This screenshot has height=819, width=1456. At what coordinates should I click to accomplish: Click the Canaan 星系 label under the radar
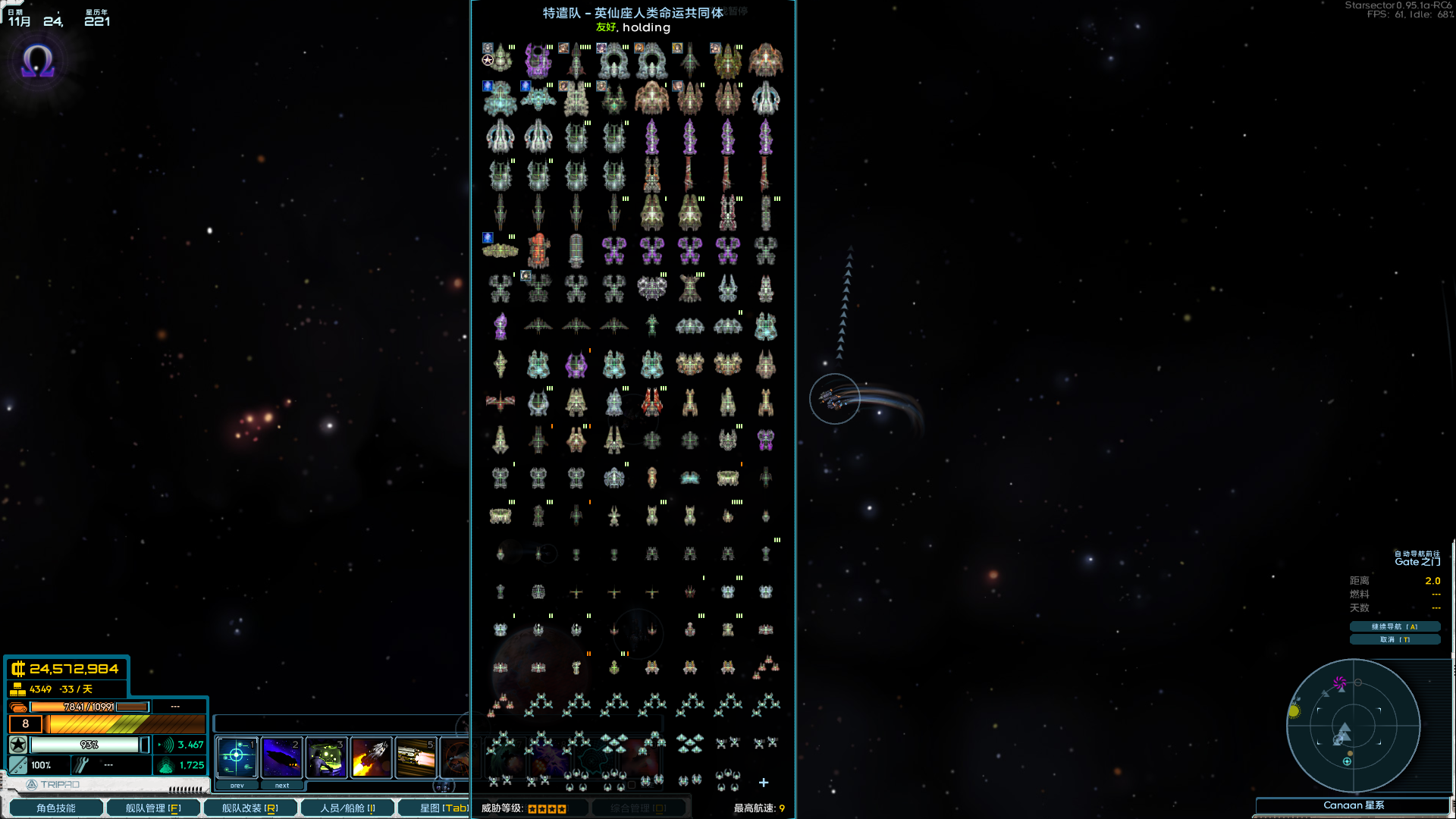1354,806
